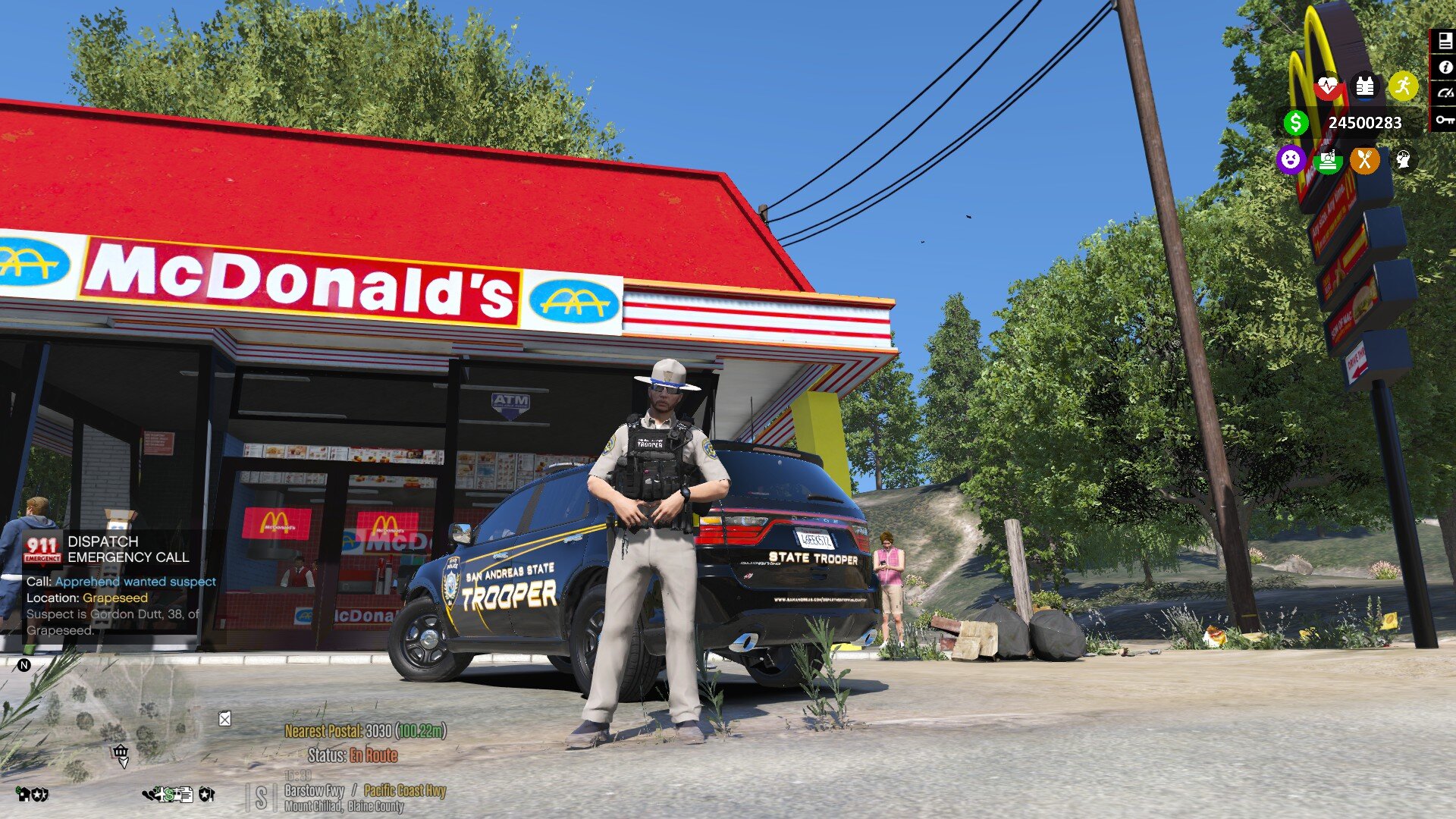Image resolution: width=1456 pixels, height=819 pixels.
Task: Click the house with dollar sign blip
Action: point(25,794)
